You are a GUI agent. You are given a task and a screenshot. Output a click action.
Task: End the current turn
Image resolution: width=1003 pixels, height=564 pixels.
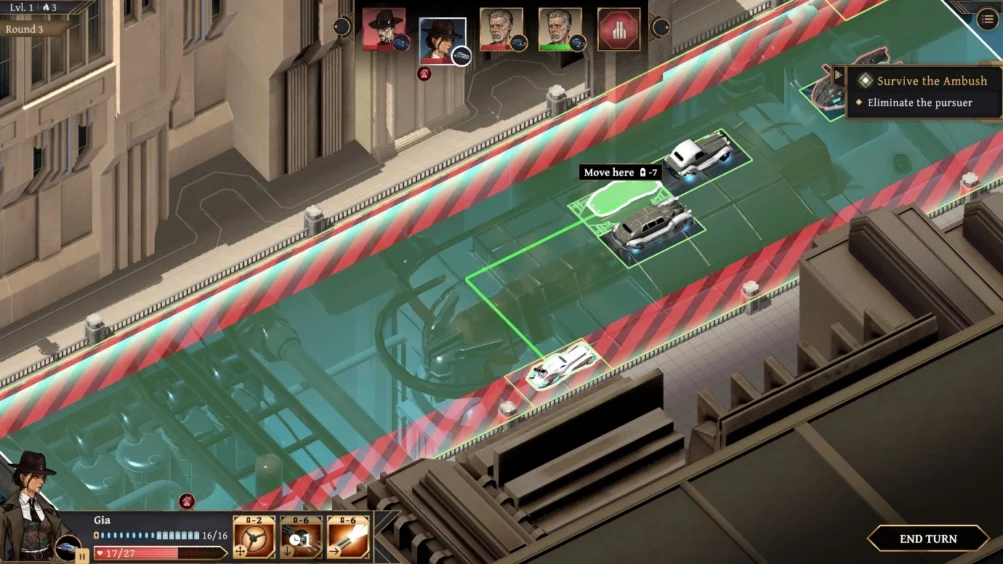point(927,539)
